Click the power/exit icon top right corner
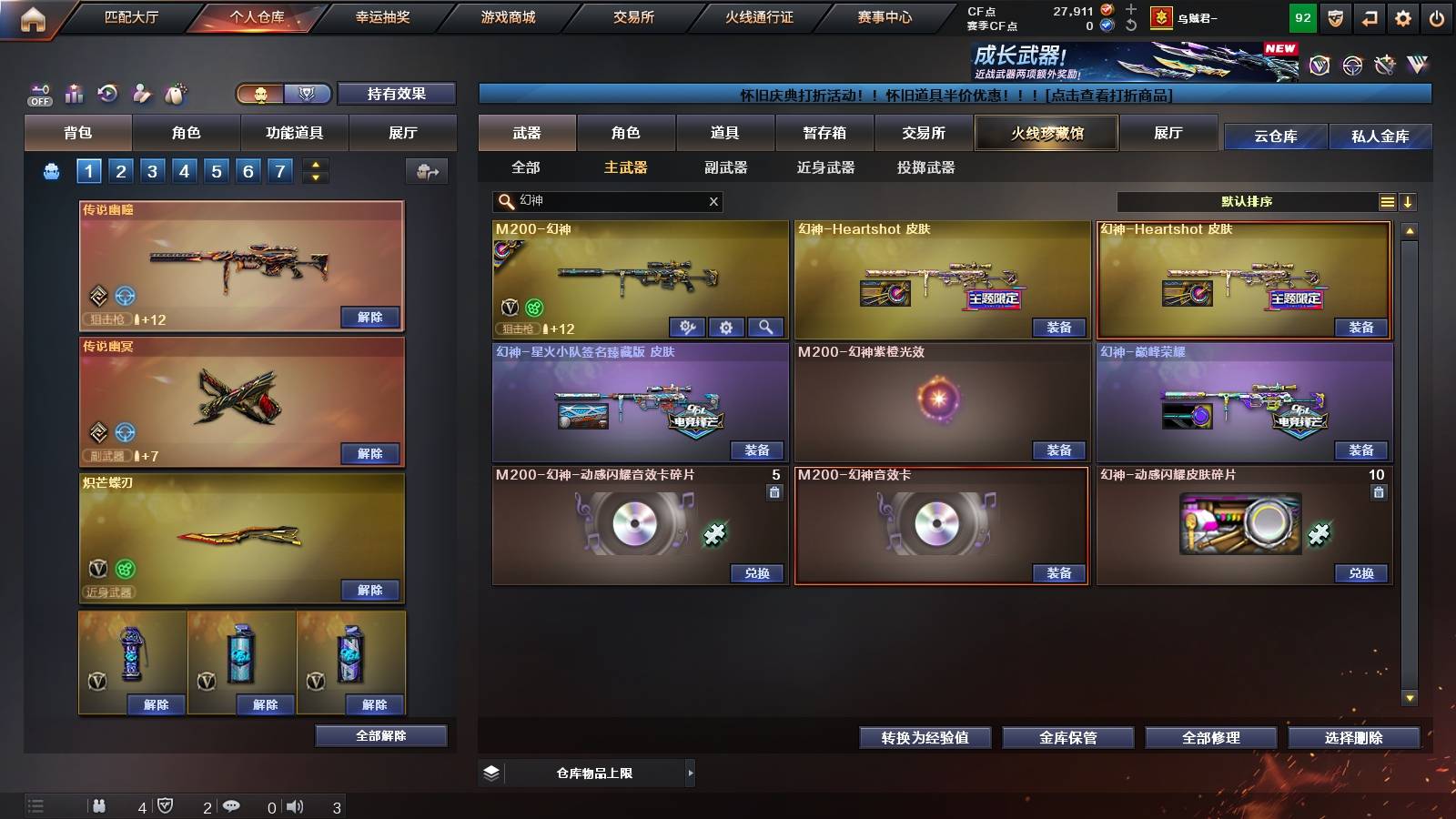1456x819 pixels. [1436, 16]
